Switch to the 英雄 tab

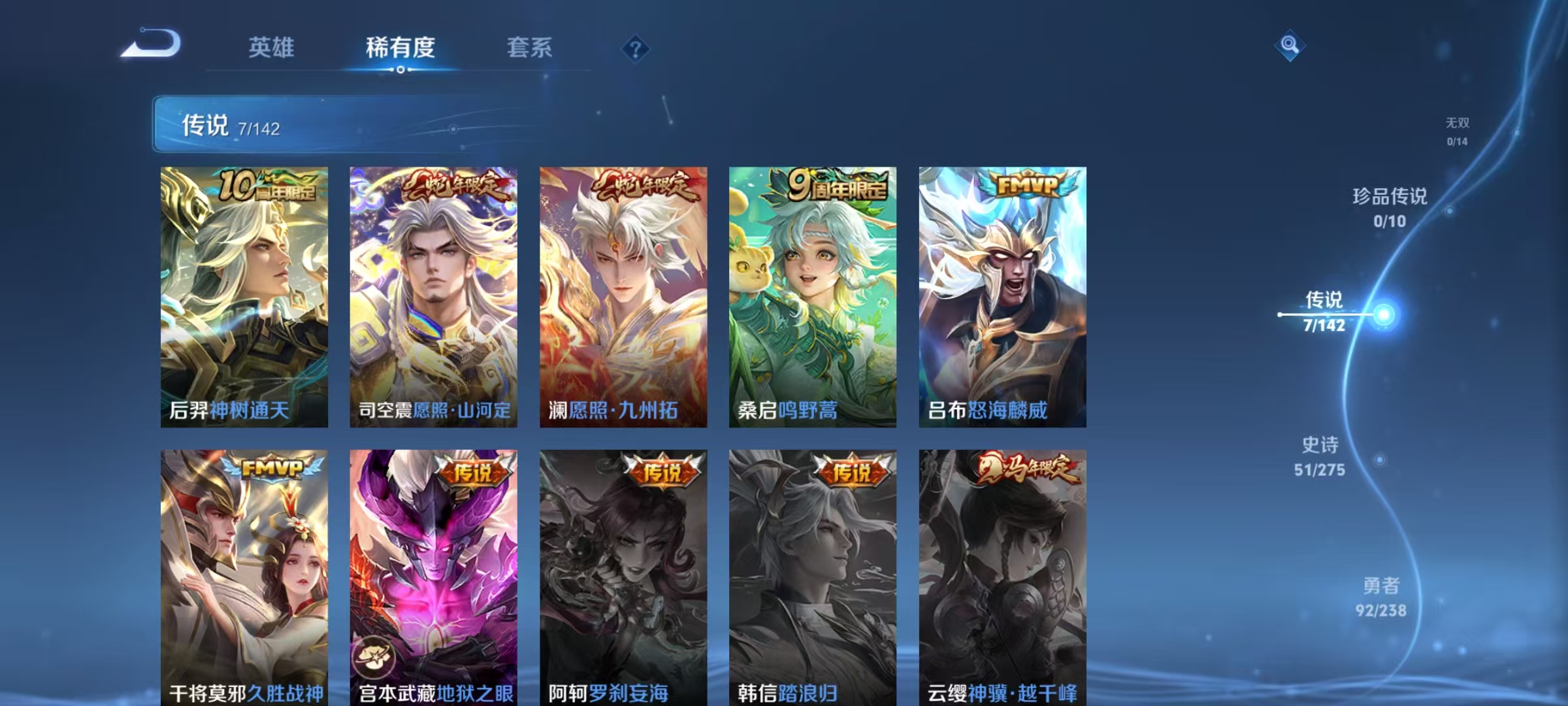(271, 47)
